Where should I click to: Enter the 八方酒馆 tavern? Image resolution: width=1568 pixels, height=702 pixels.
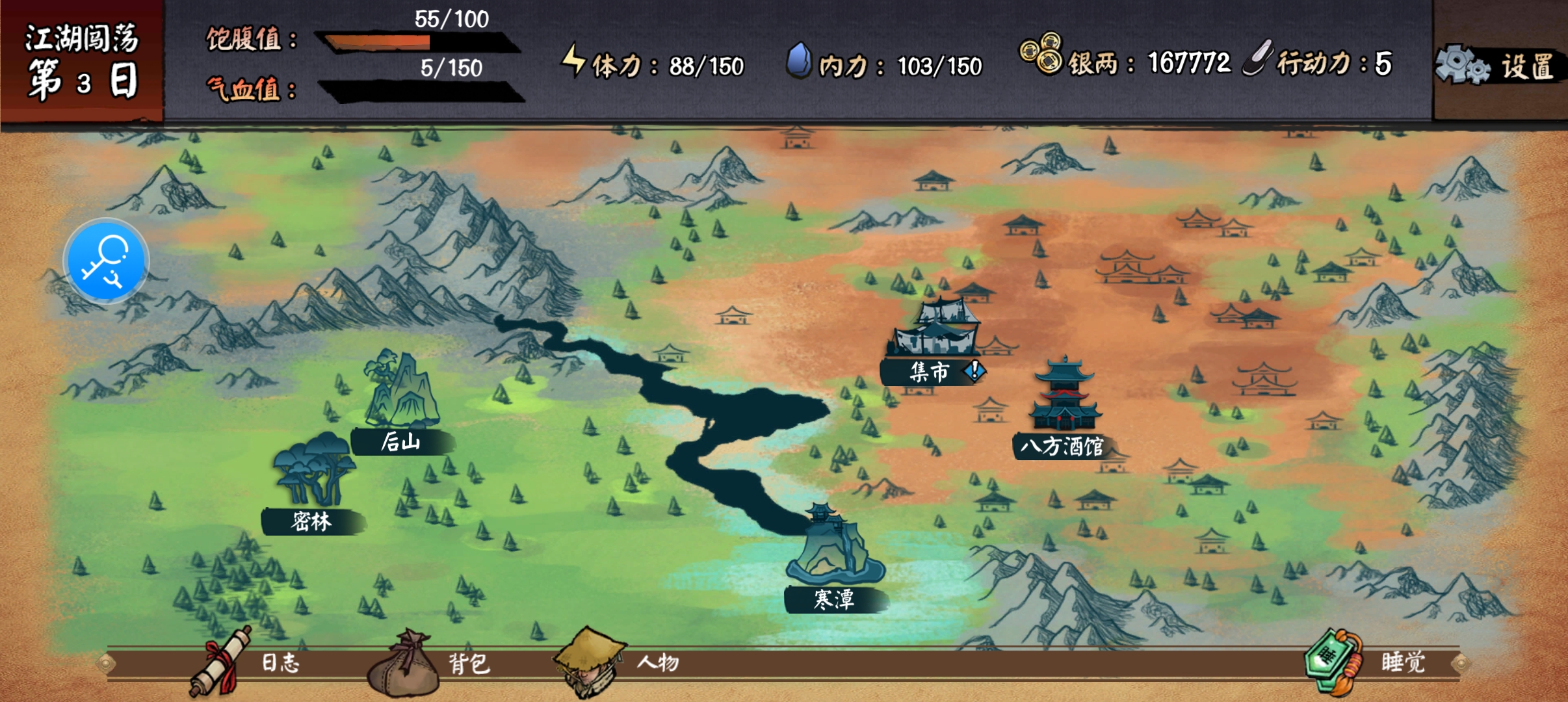1064,409
